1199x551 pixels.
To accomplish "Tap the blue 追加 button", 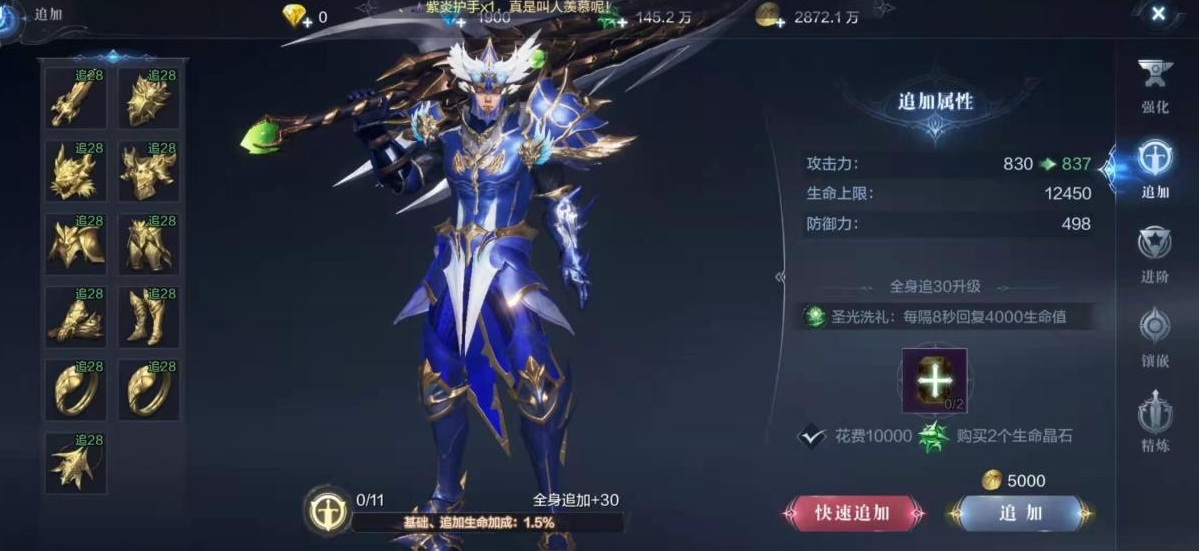I will click(1019, 513).
